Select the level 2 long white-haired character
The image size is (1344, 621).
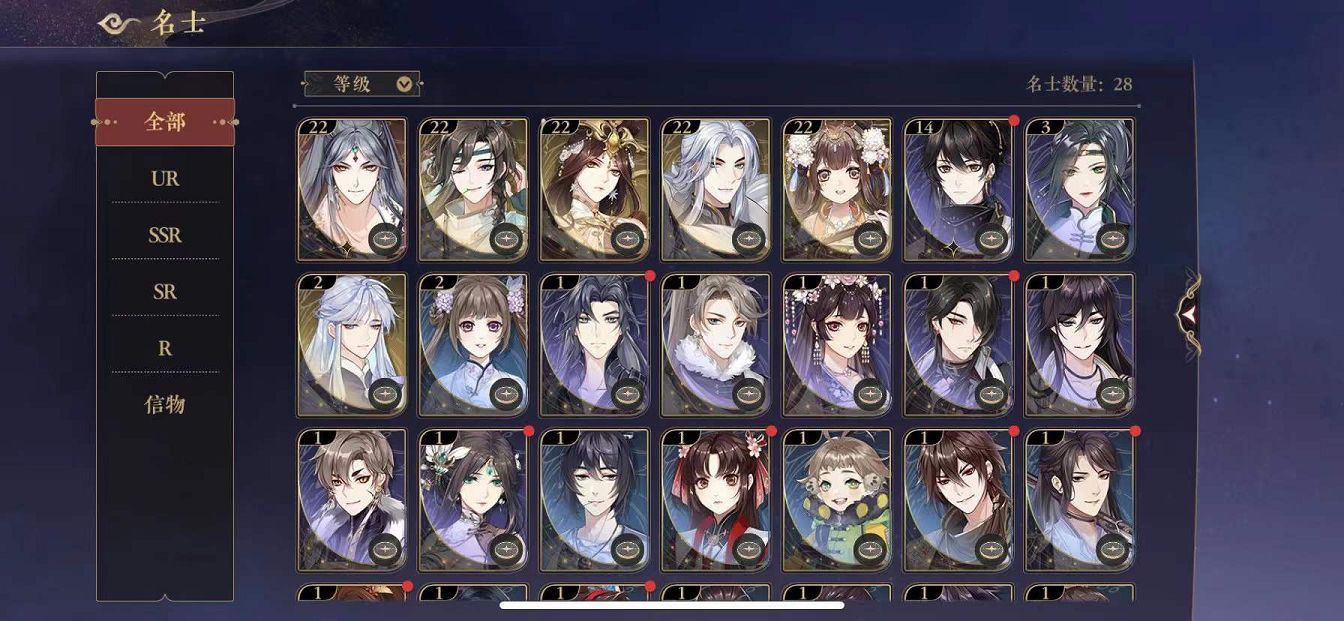[x=352, y=344]
